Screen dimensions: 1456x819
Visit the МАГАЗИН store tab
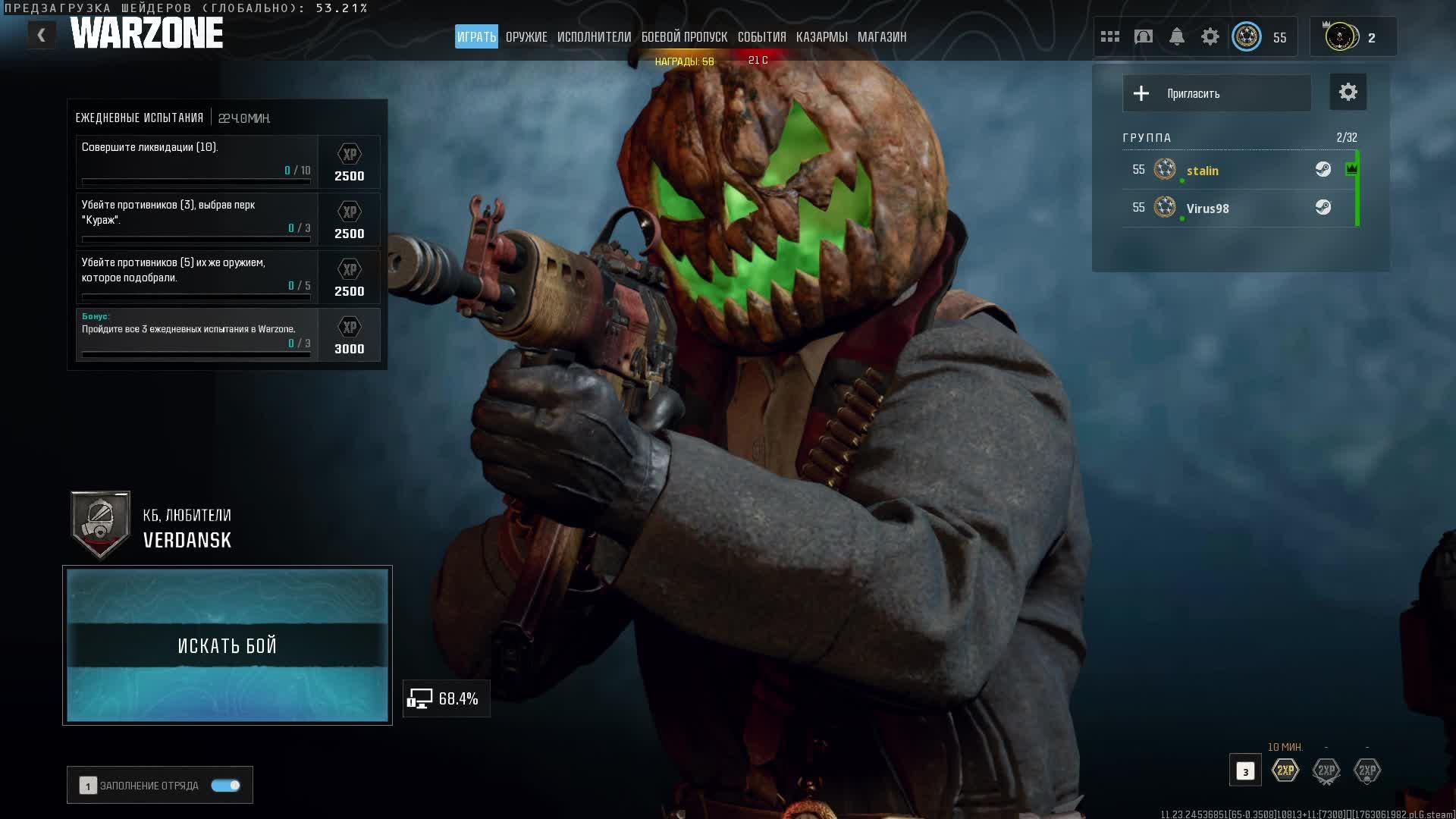[x=881, y=37]
